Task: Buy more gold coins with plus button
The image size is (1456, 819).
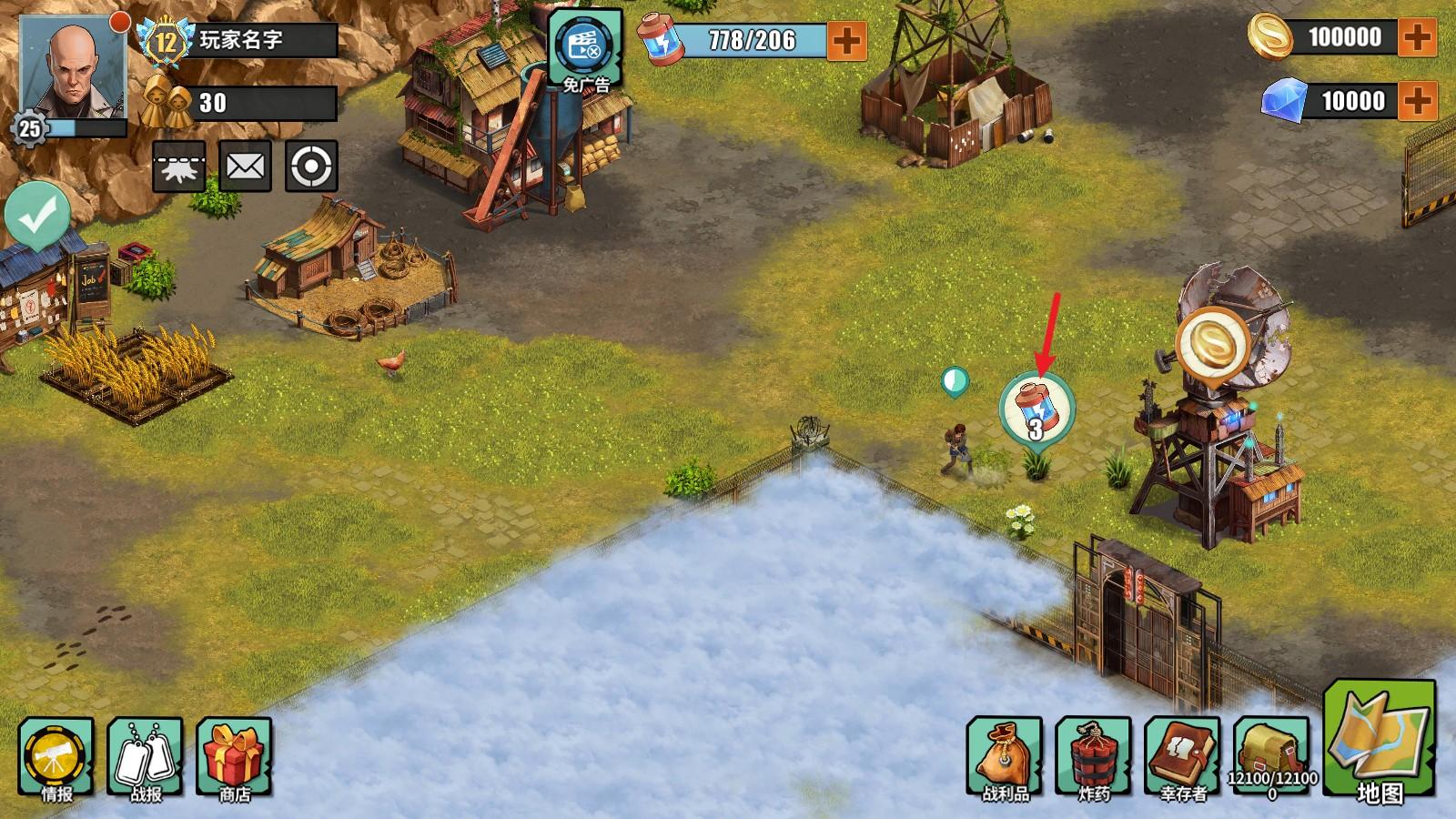Action: point(1417,37)
